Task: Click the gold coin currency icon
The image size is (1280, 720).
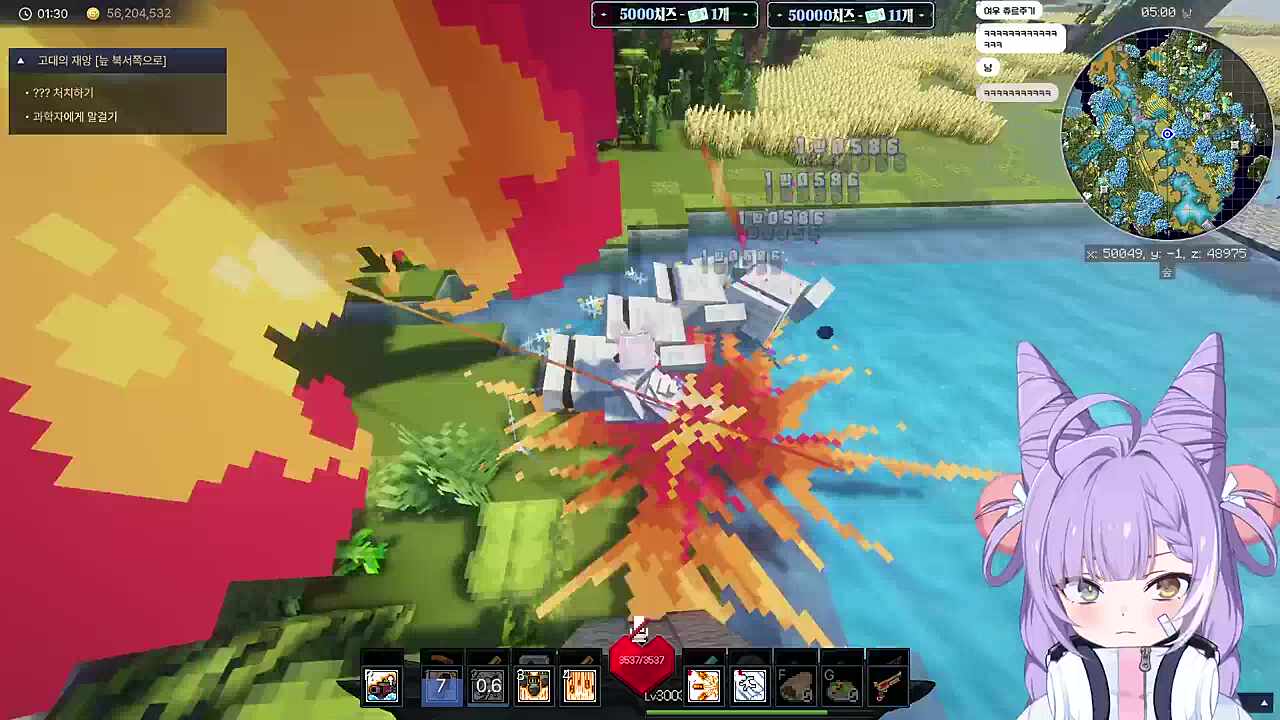Action: point(93,14)
